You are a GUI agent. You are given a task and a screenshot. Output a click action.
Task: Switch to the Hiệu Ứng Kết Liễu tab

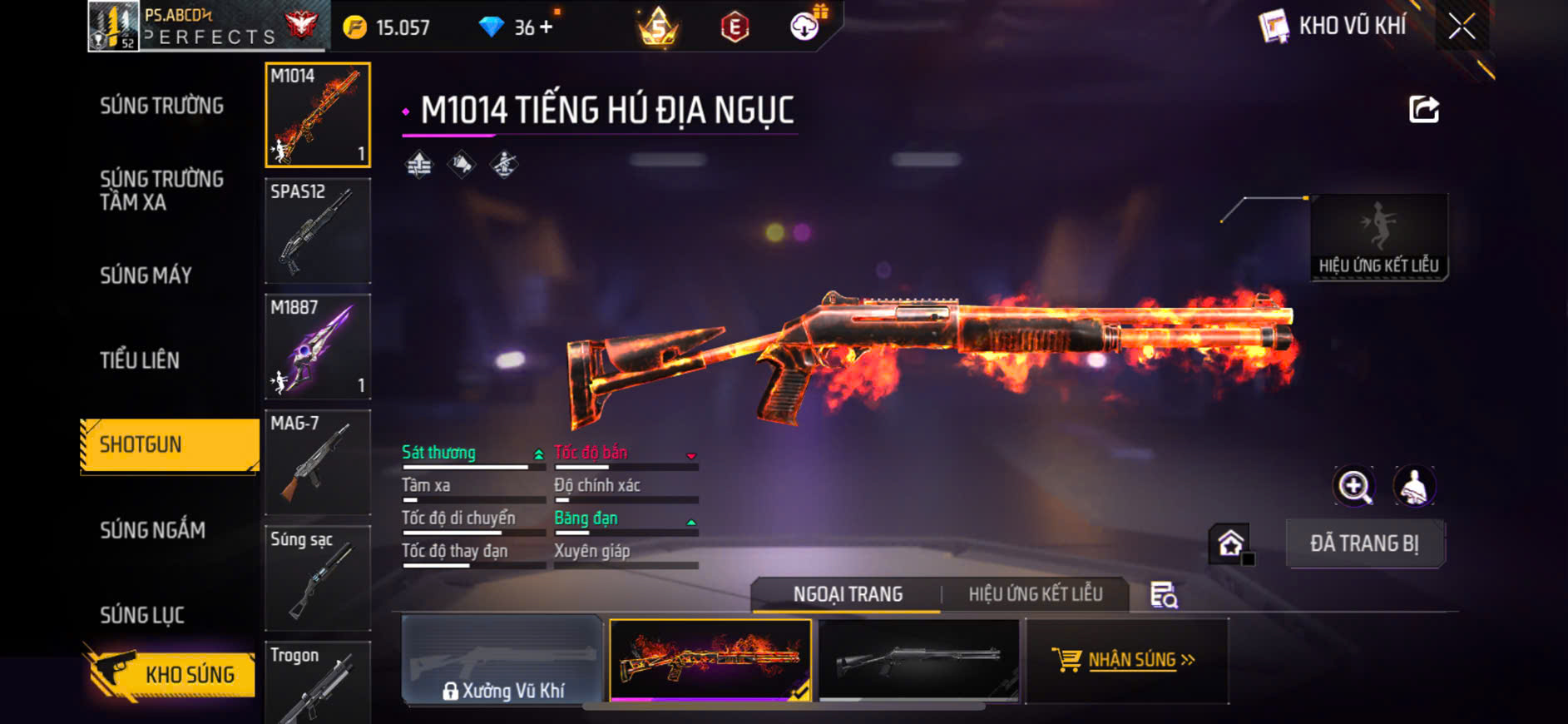pyautogui.click(x=1035, y=594)
